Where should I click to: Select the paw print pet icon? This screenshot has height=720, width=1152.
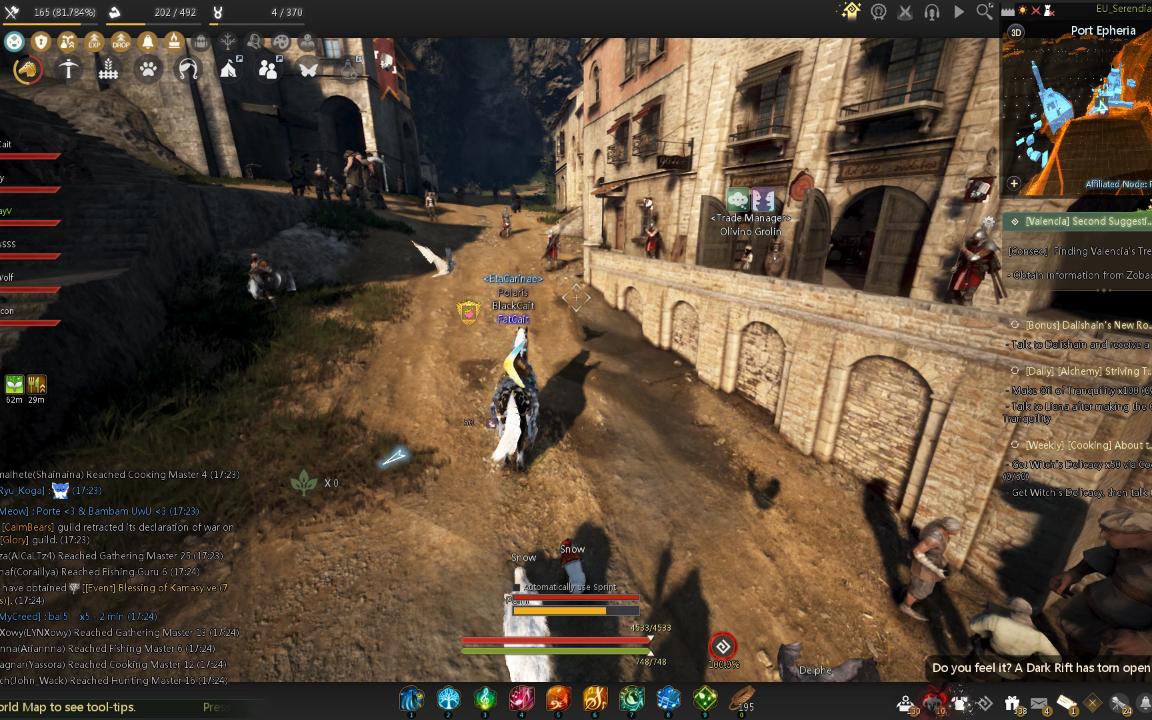(x=148, y=69)
